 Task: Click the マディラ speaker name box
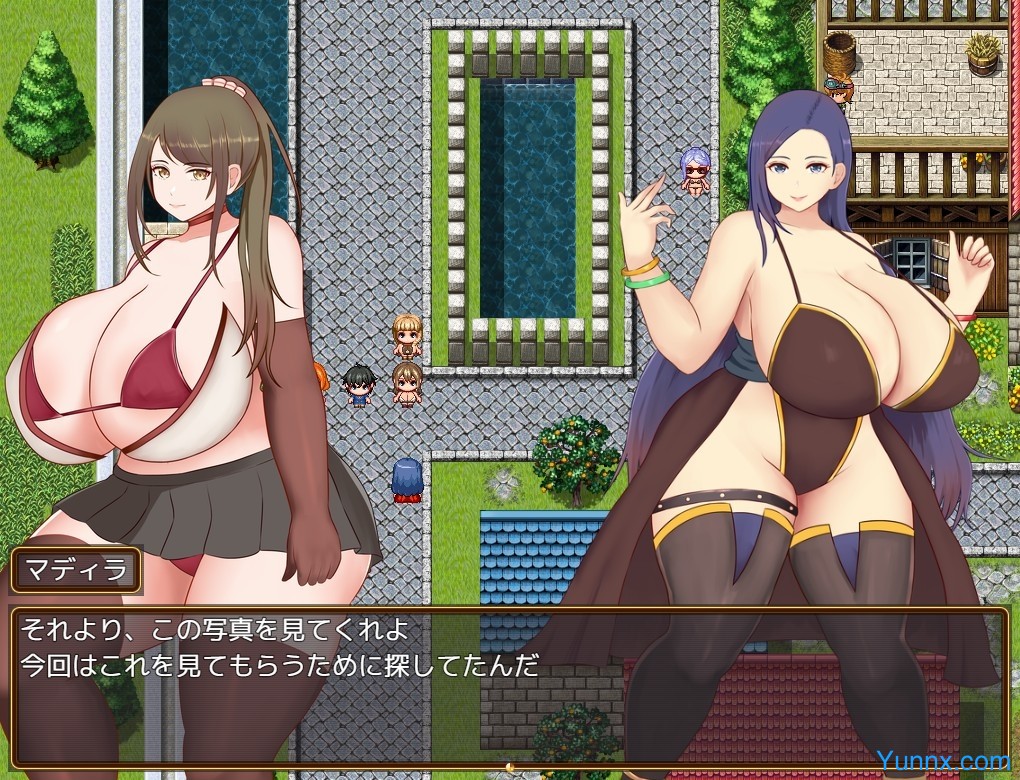coord(76,571)
